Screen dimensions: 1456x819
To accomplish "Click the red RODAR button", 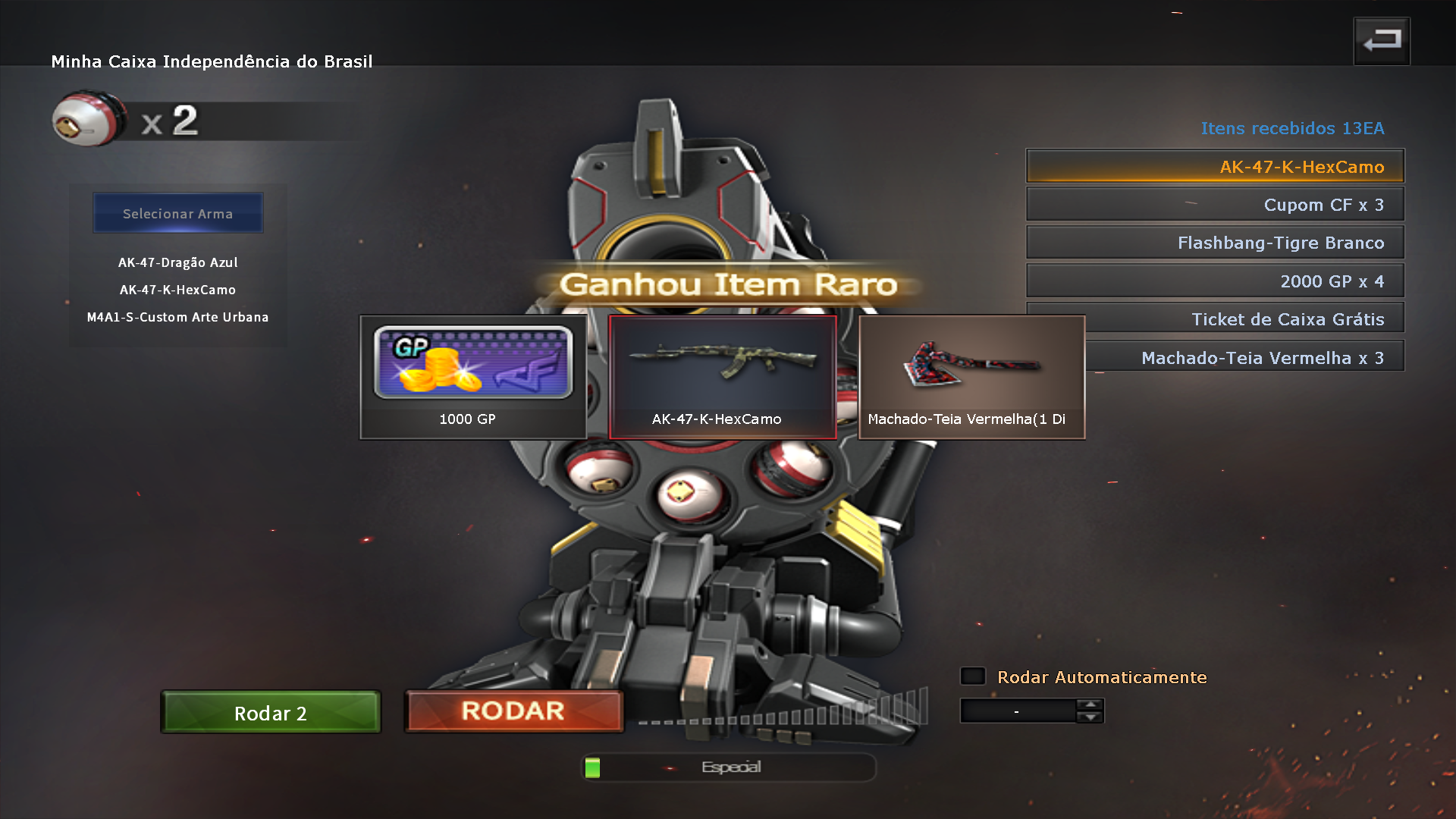I will (513, 711).
